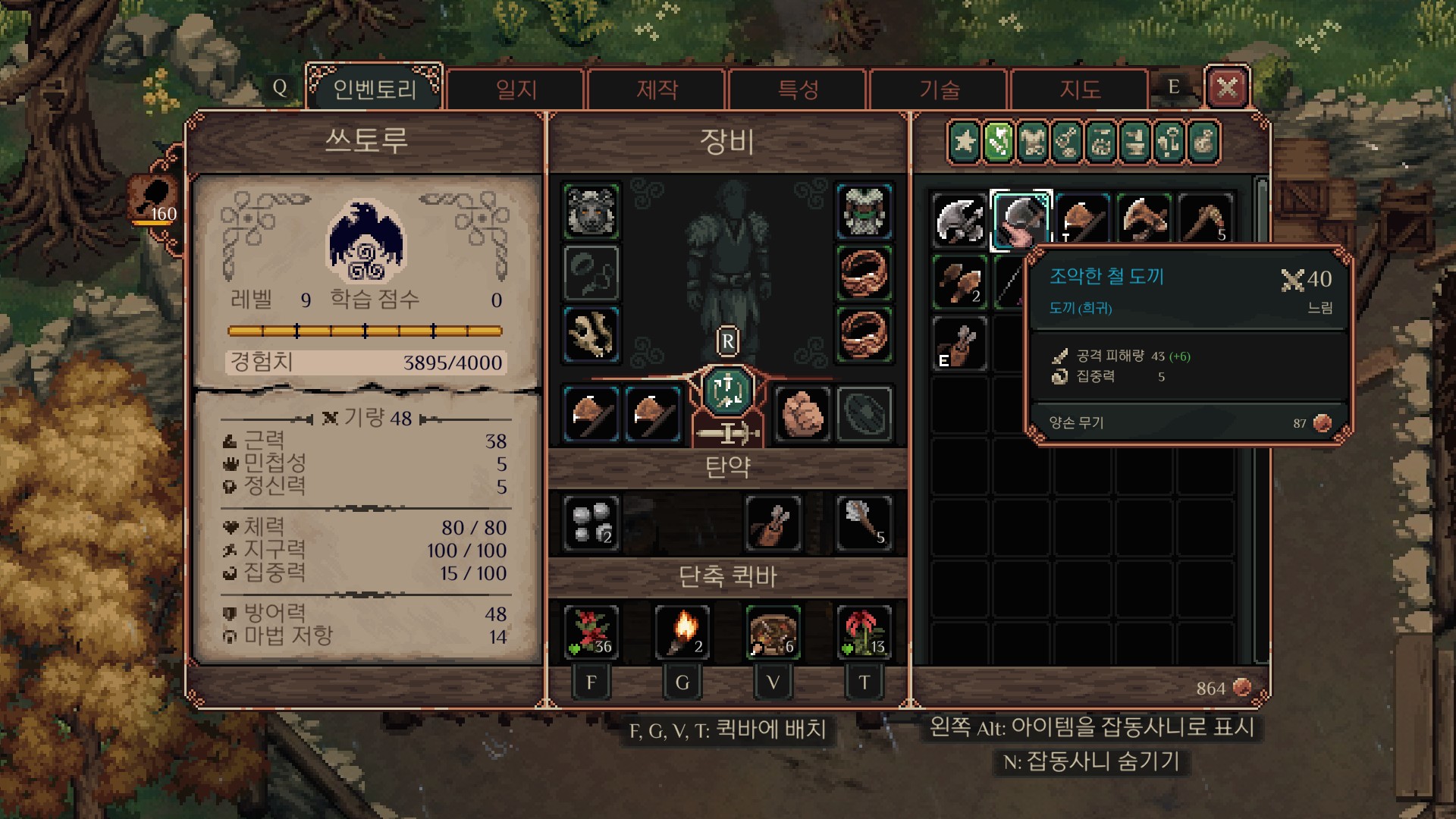Choose the bone claw equipment slot
The height and width of the screenshot is (819, 1456).
coord(591,334)
